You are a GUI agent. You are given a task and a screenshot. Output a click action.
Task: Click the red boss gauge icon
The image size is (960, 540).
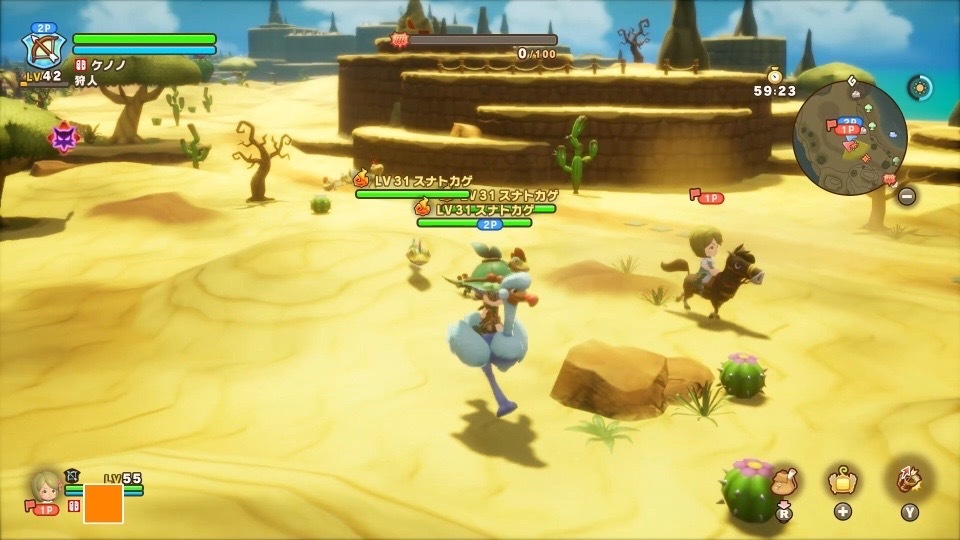[398, 41]
